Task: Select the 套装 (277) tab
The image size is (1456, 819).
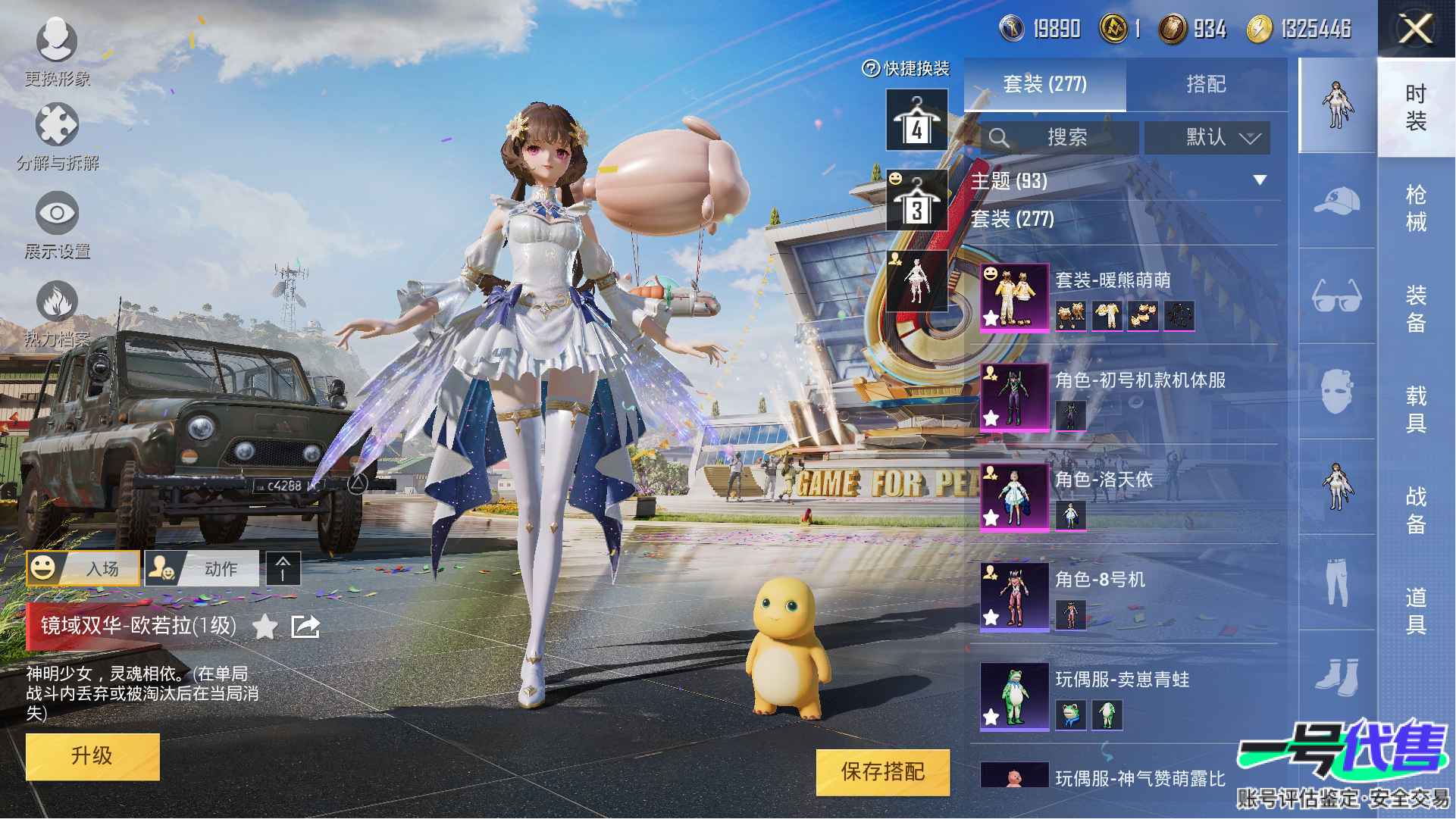Action: coord(1044,84)
